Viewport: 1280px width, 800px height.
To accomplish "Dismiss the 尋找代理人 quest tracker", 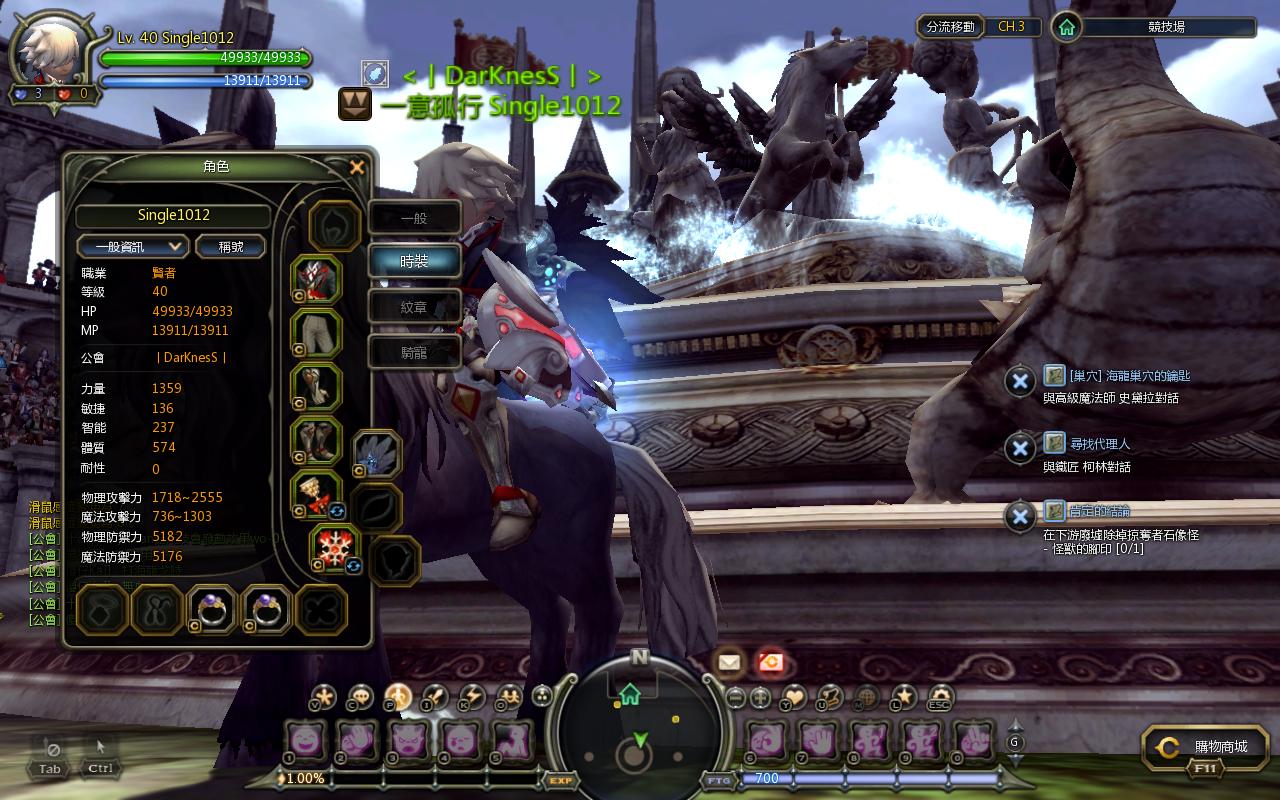I will pos(1019,449).
